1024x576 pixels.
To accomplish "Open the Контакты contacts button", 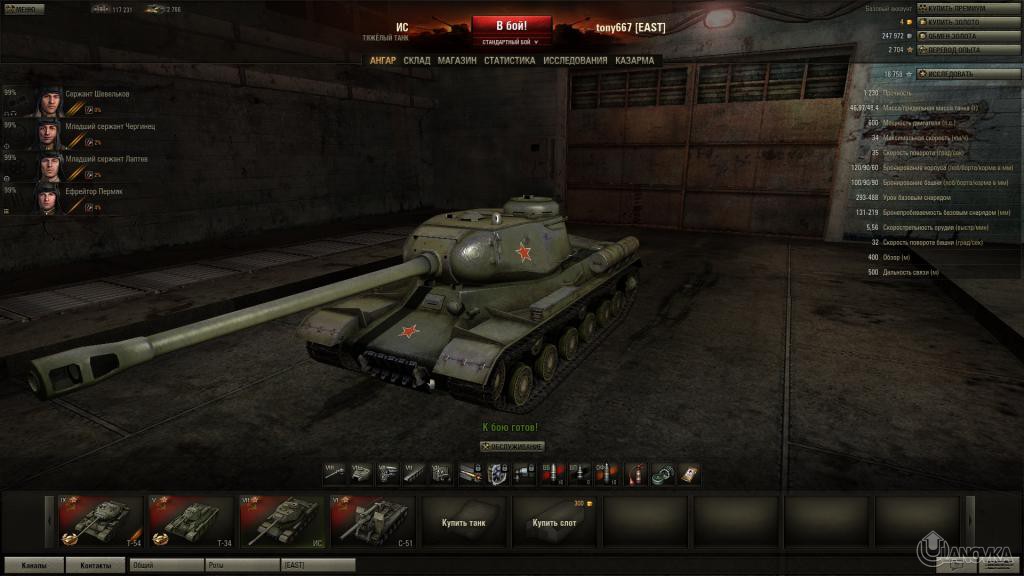I will [96, 565].
